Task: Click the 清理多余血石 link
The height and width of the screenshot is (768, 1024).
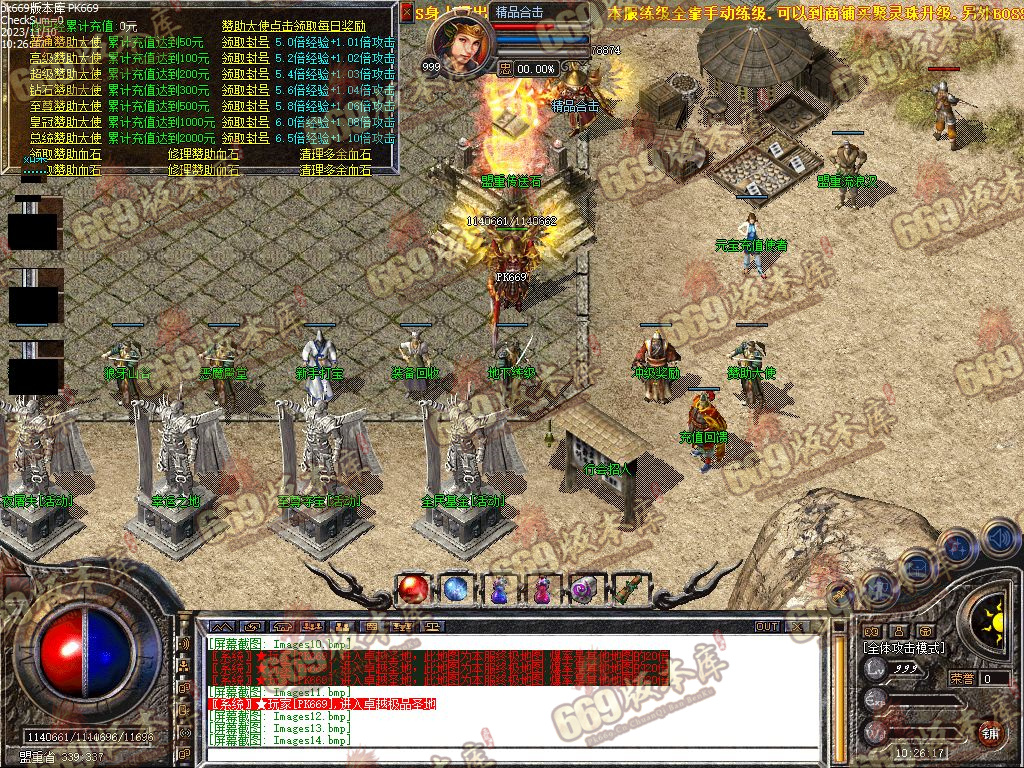Action: tap(335, 154)
